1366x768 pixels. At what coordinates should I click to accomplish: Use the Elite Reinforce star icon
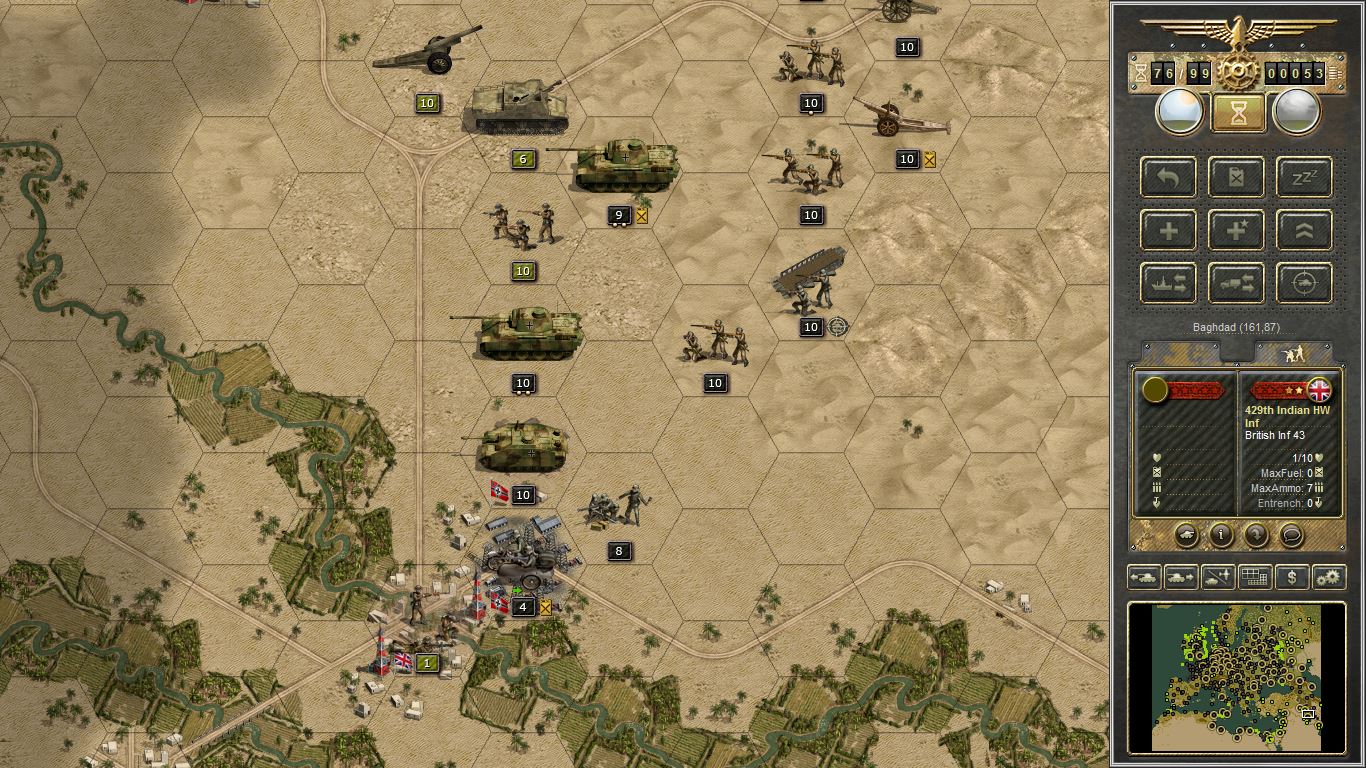coord(1235,231)
